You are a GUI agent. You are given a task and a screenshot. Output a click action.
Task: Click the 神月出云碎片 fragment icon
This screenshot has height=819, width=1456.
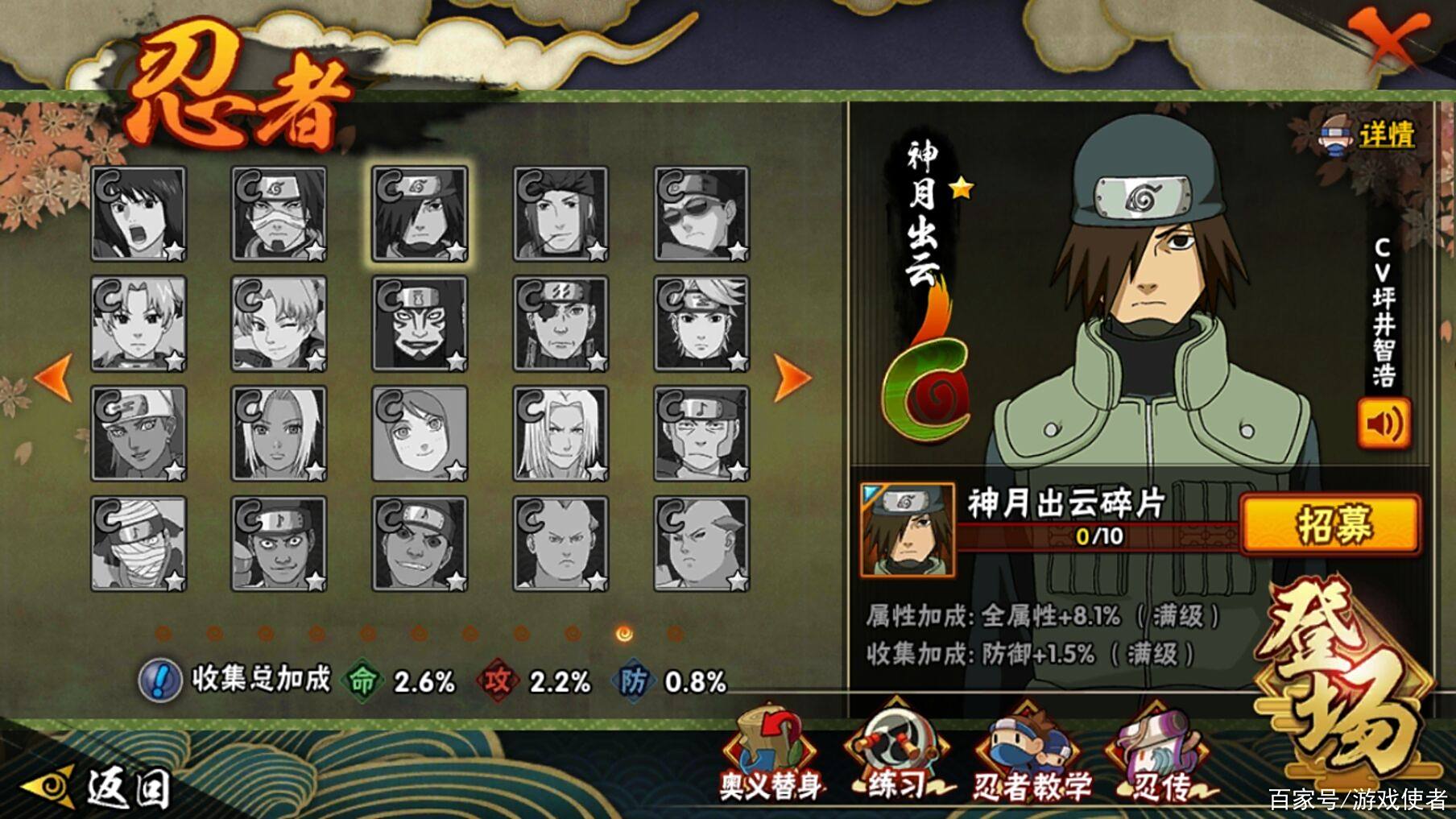point(907,530)
